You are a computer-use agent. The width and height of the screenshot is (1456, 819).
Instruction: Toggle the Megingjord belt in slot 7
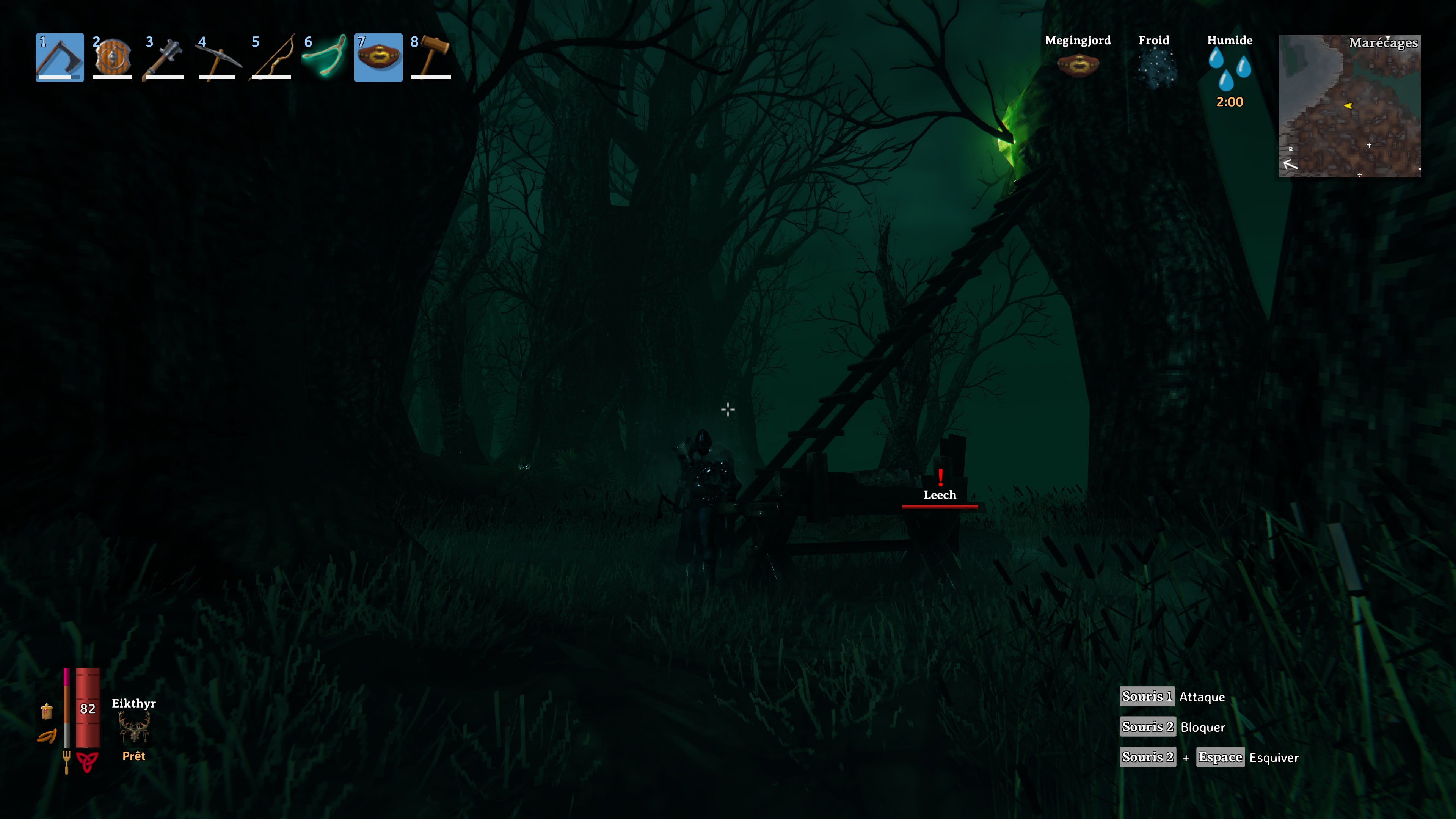click(x=378, y=58)
